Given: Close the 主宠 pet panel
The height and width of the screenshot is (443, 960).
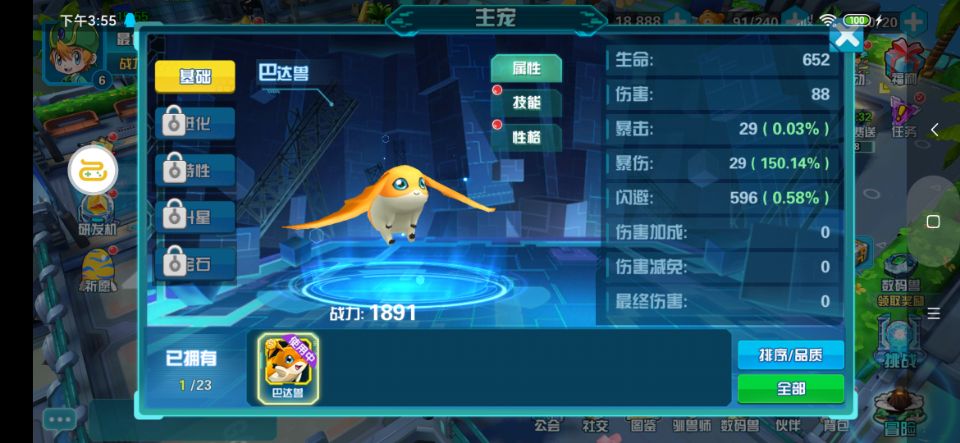Looking at the screenshot, I should (846, 38).
